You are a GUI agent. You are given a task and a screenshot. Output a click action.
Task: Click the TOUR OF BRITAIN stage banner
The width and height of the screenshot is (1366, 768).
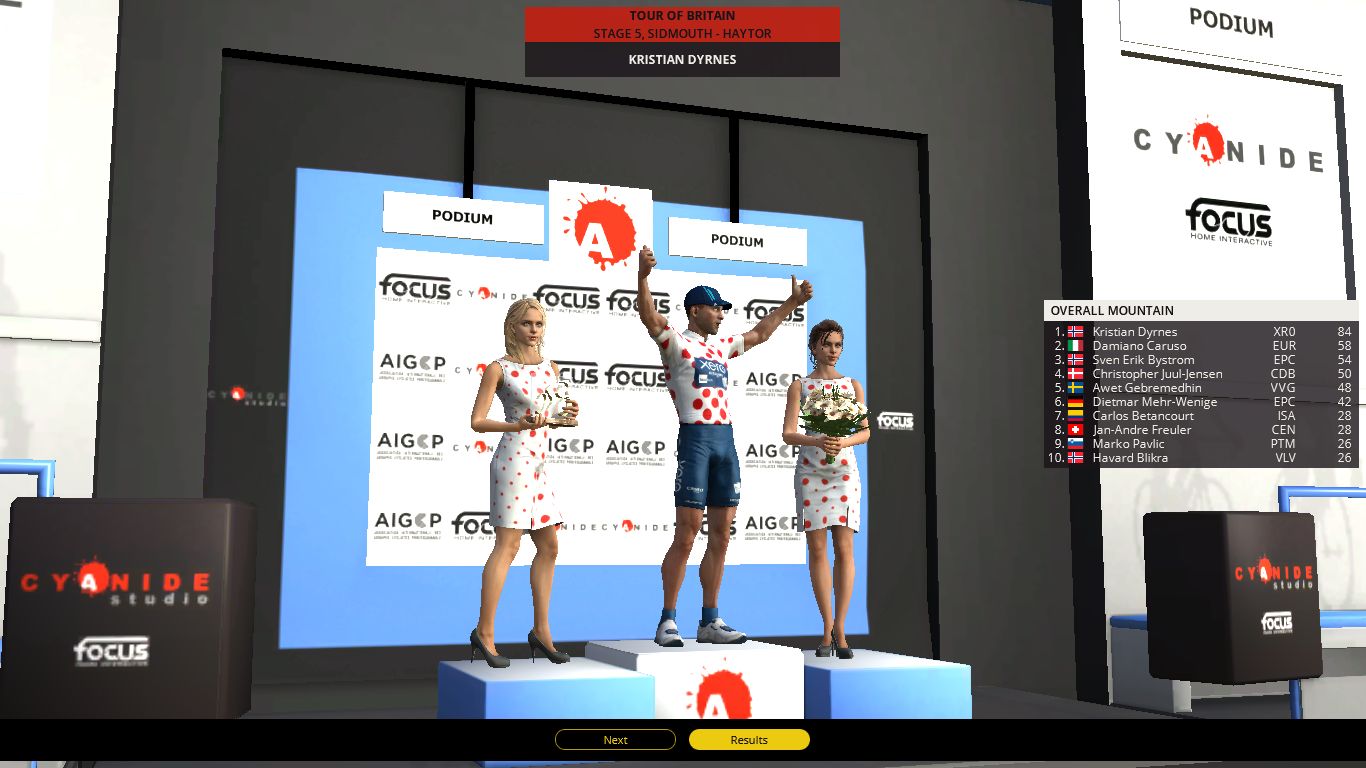point(681,25)
